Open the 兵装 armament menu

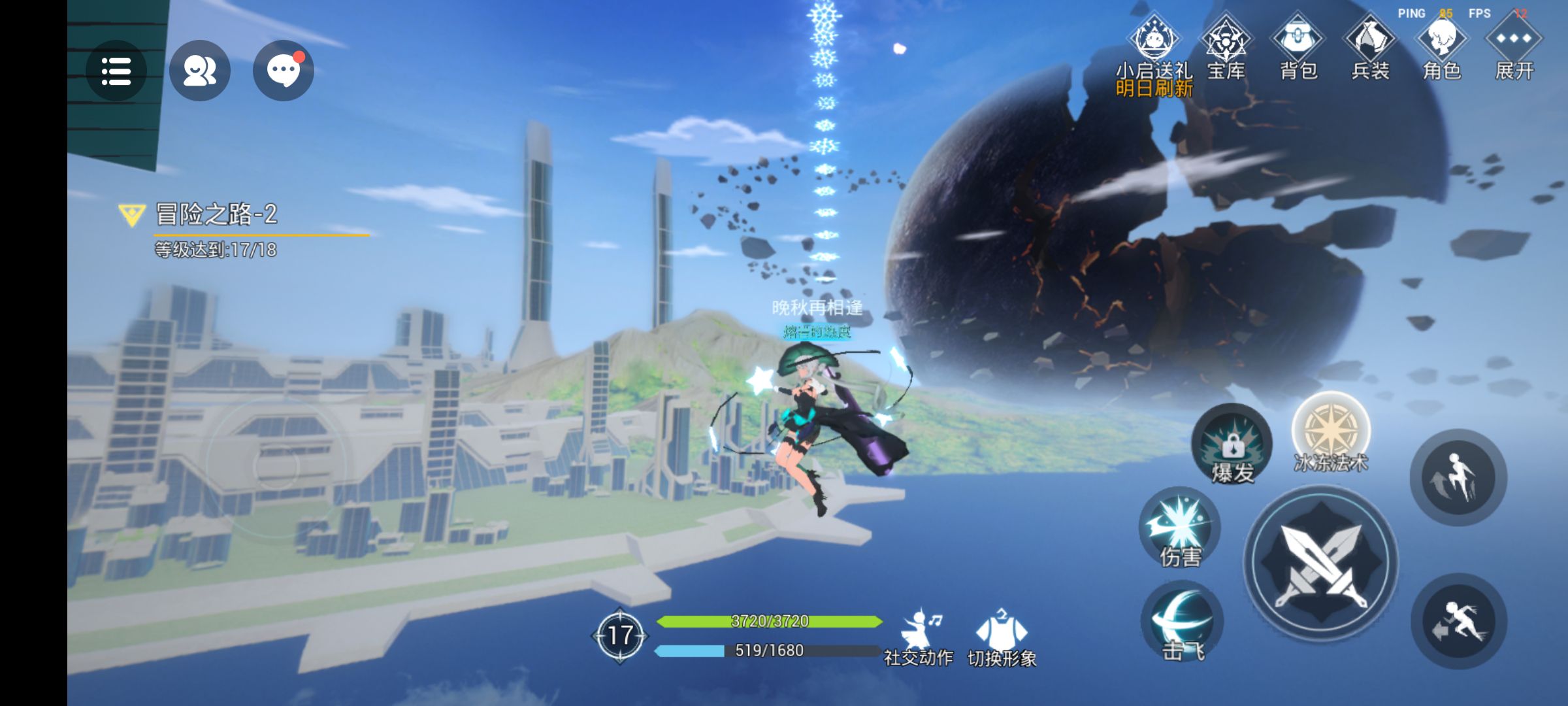pos(1370,42)
